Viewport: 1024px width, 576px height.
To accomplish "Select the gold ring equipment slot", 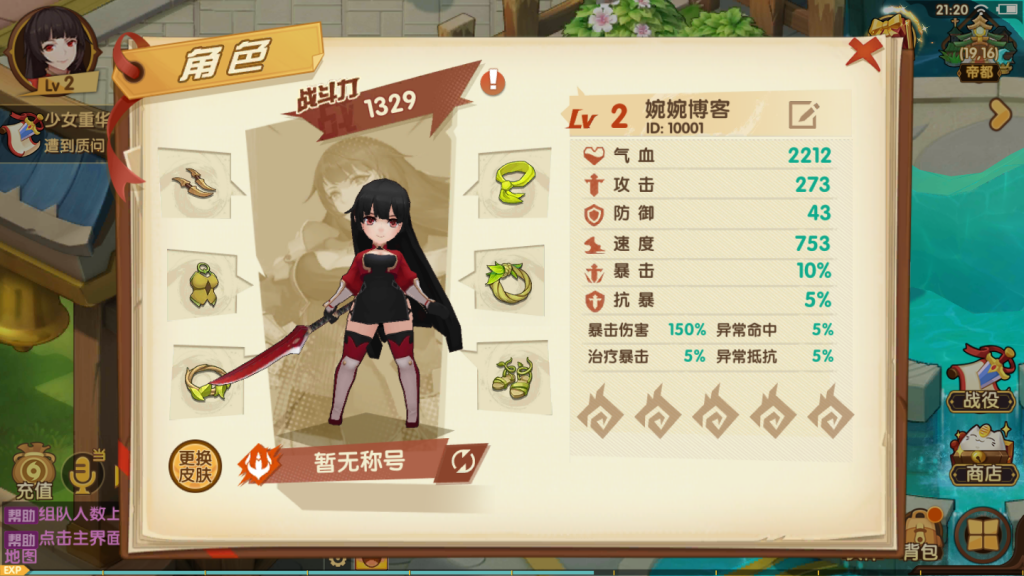I will [x=203, y=379].
